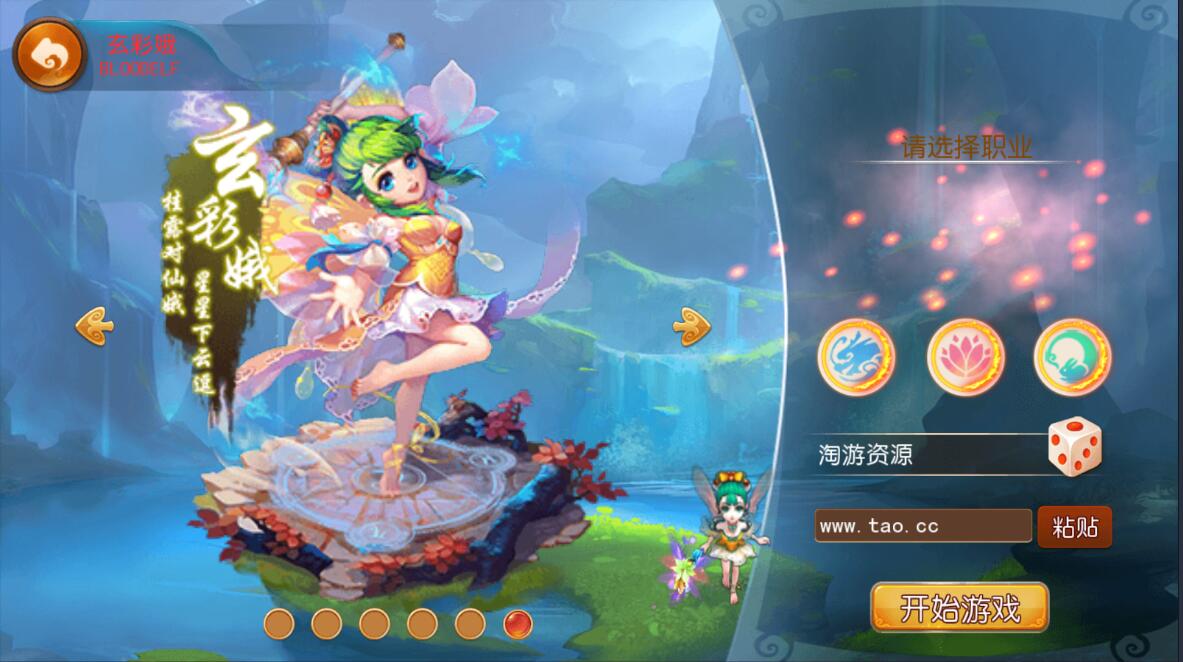Roll the dice for a random name

tap(1074, 447)
